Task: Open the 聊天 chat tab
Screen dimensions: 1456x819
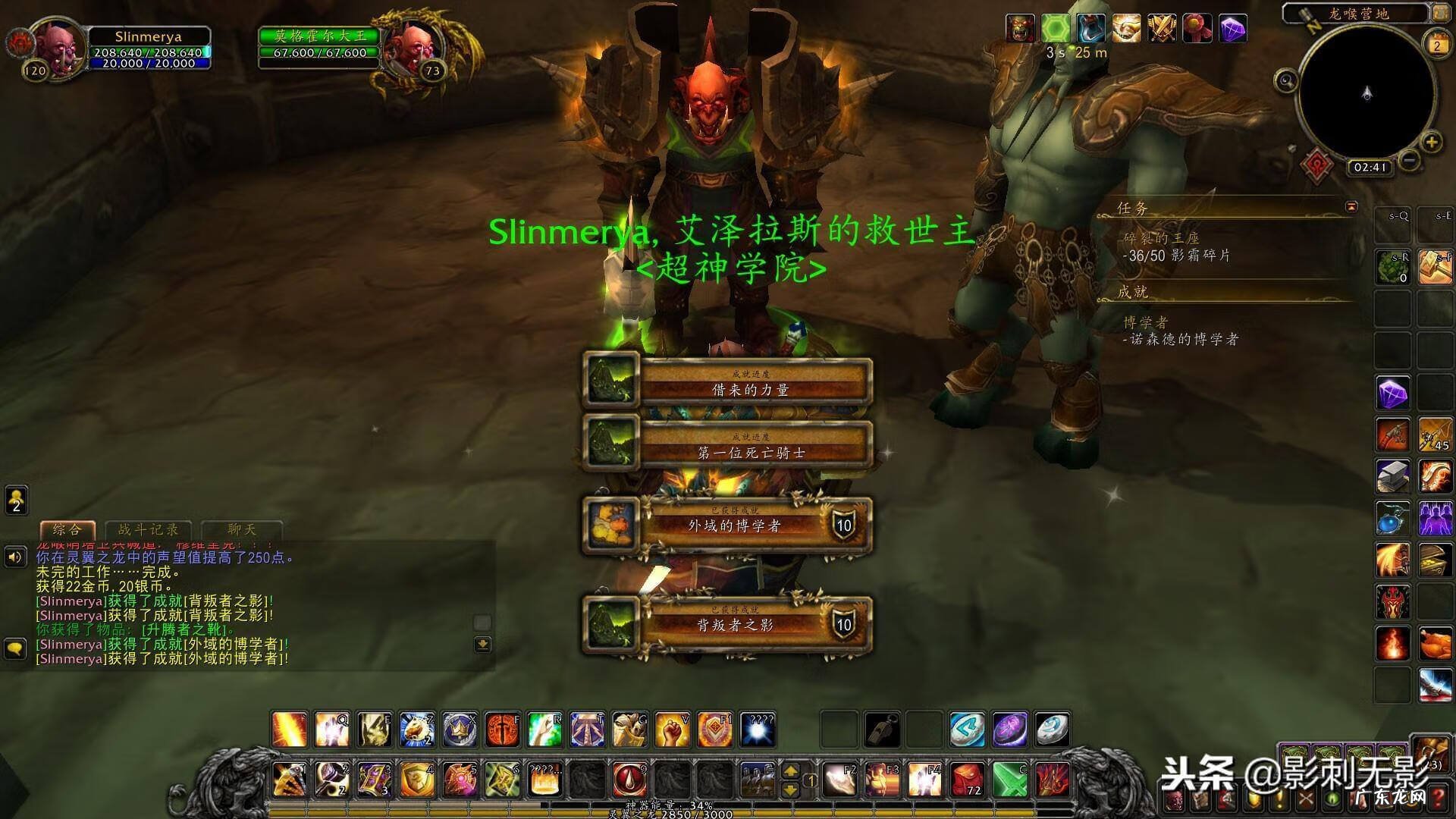Action: (242, 529)
